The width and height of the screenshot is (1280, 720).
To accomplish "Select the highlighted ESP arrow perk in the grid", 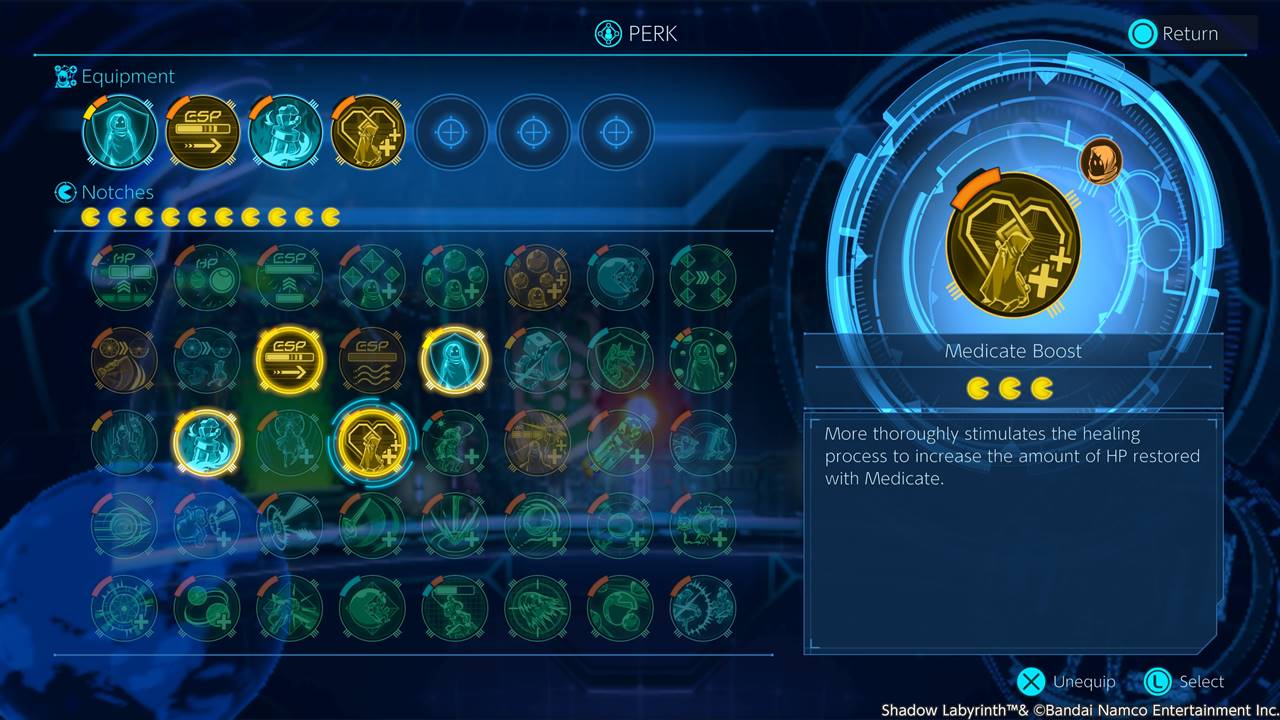I will point(289,360).
